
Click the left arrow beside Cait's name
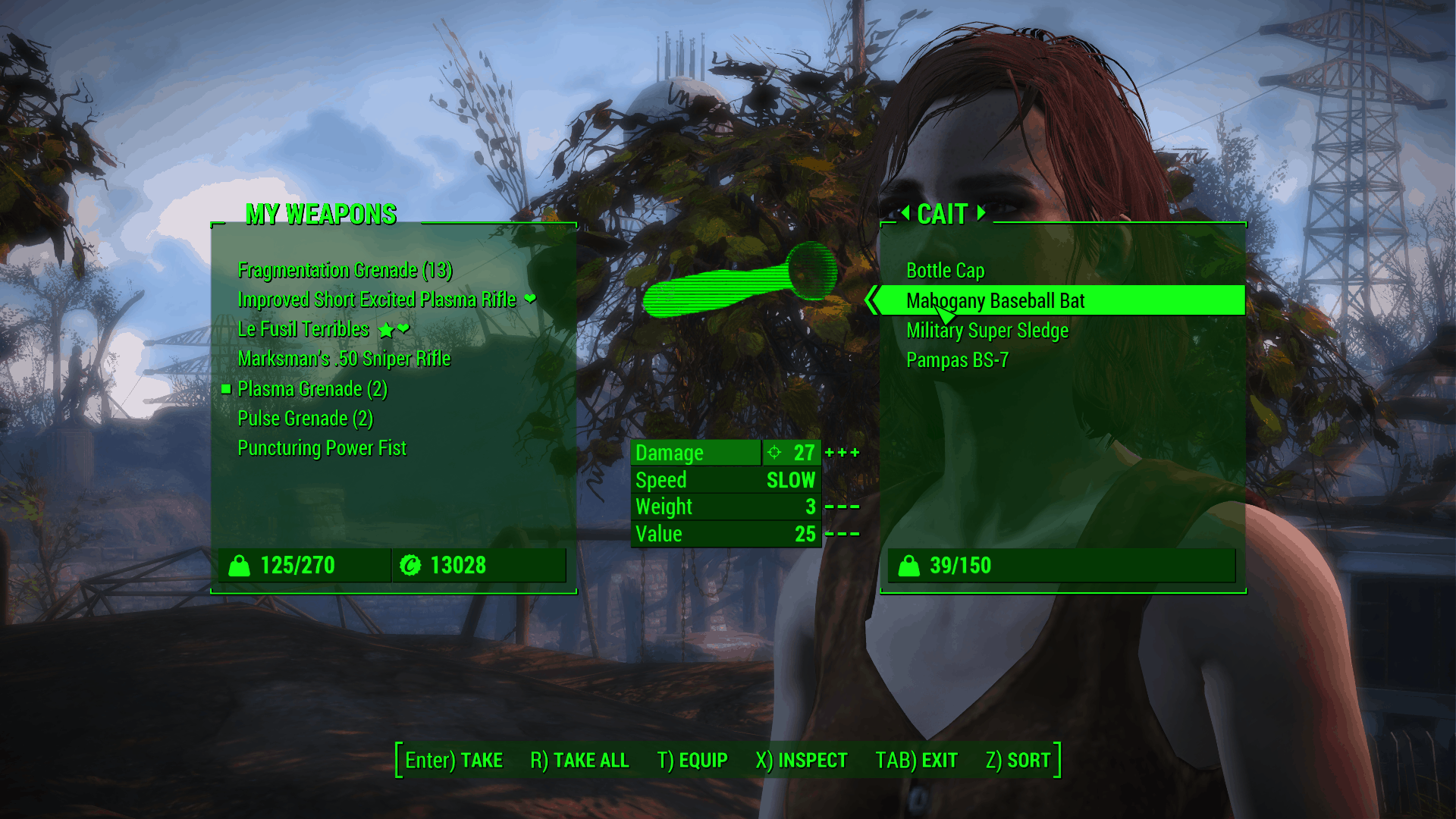coord(905,213)
